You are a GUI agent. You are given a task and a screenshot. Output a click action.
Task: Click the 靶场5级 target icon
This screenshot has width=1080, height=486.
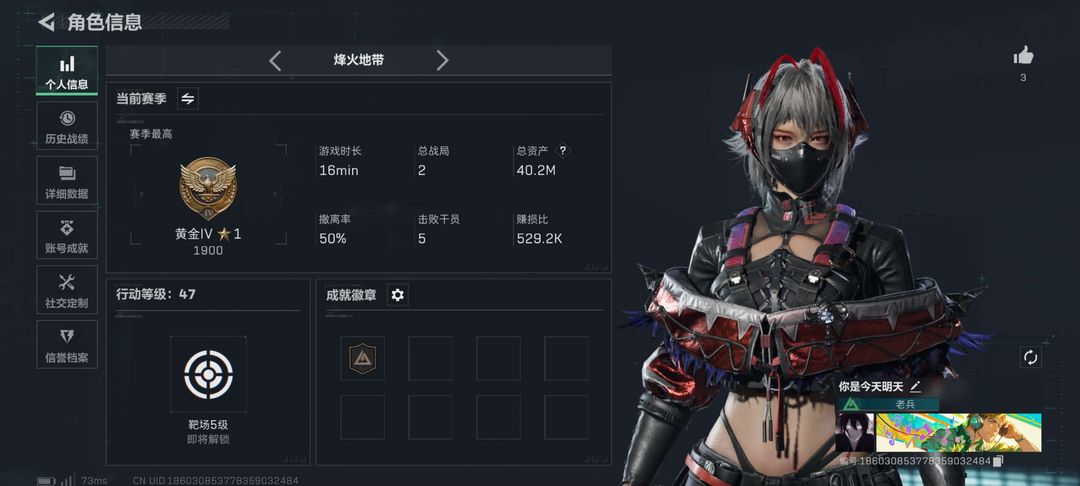click(207, 375)
